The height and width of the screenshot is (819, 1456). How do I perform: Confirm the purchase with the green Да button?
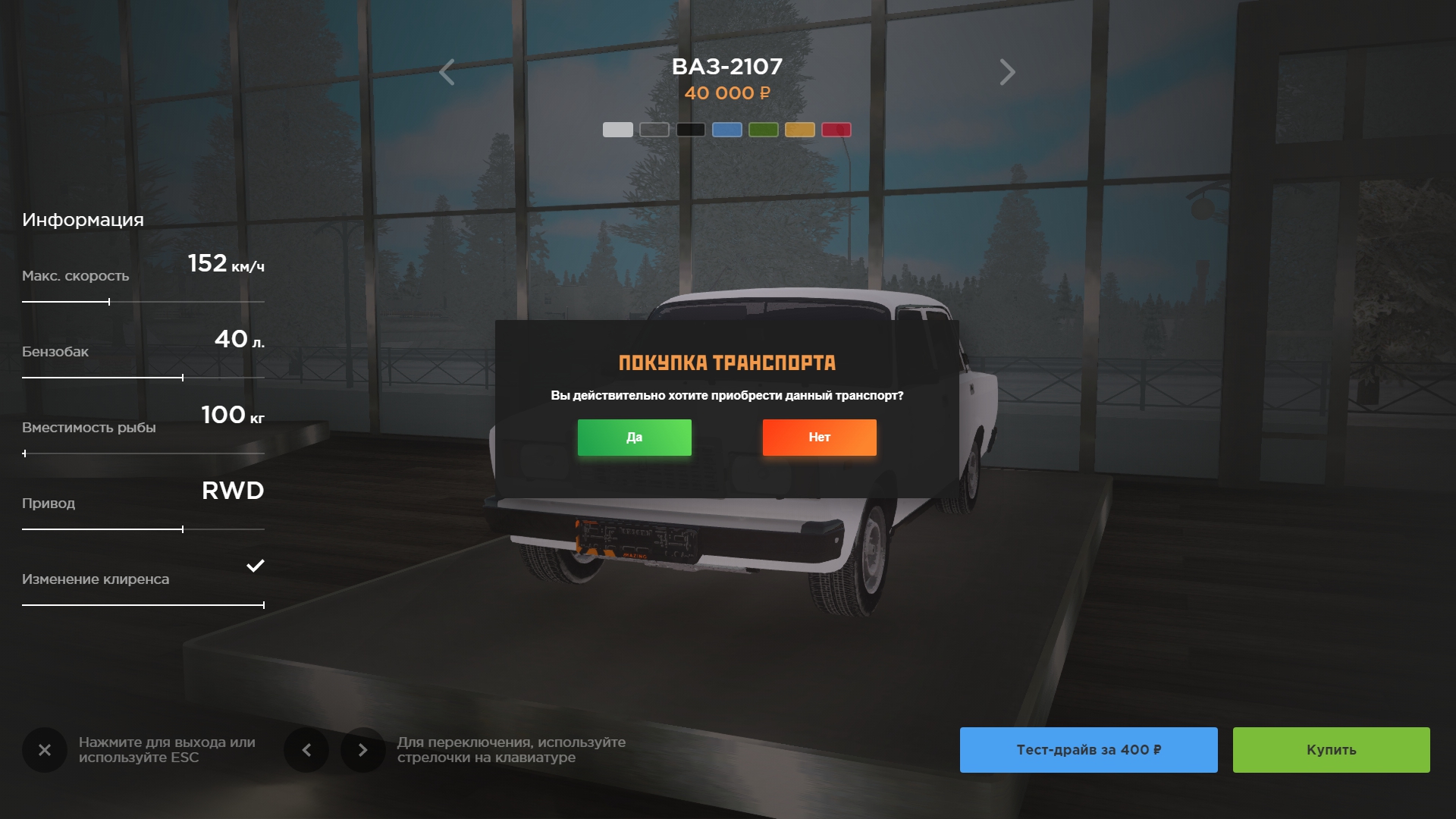634,438
